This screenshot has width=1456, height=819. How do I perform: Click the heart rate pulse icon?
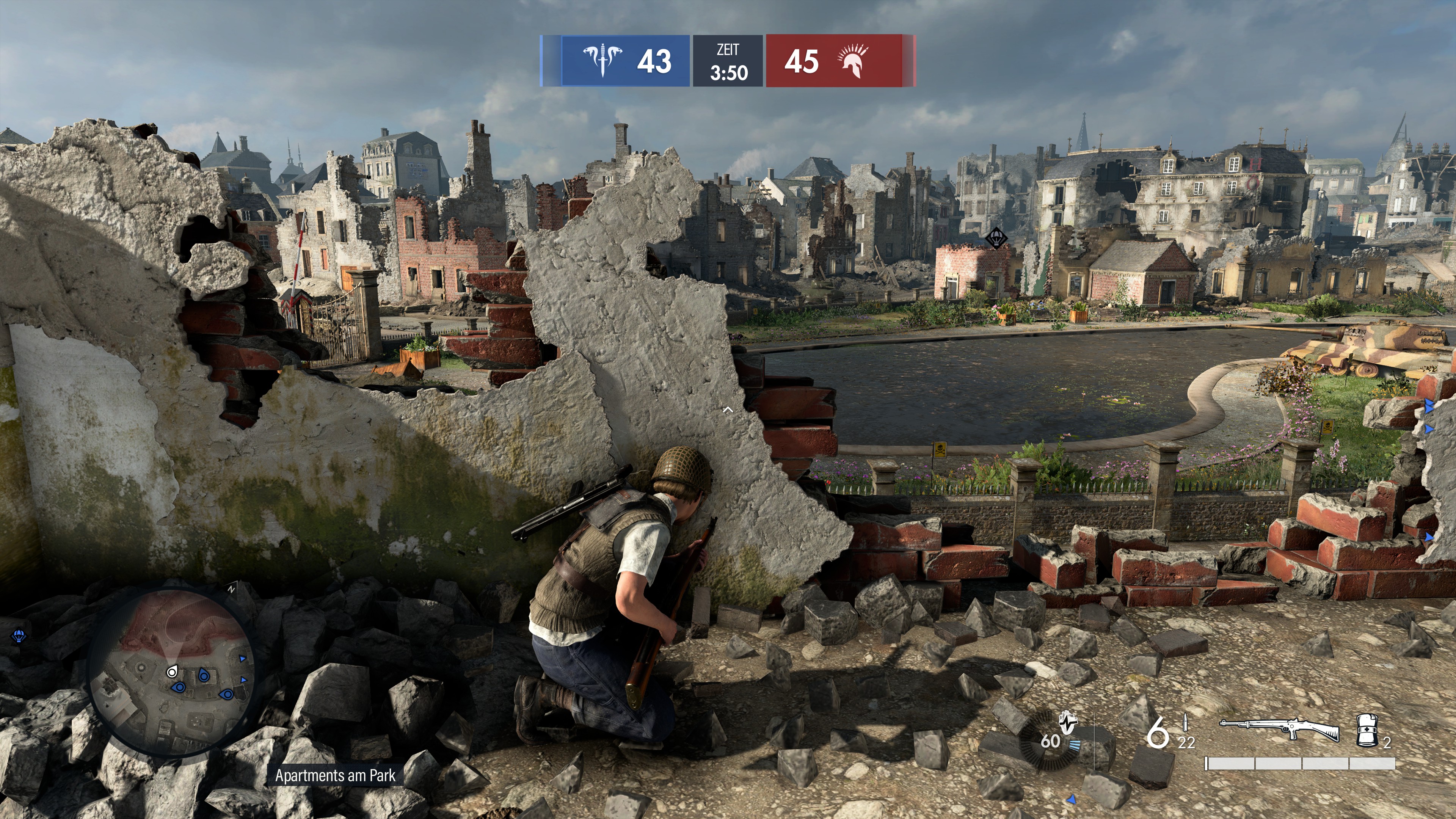click(1068, 722)
